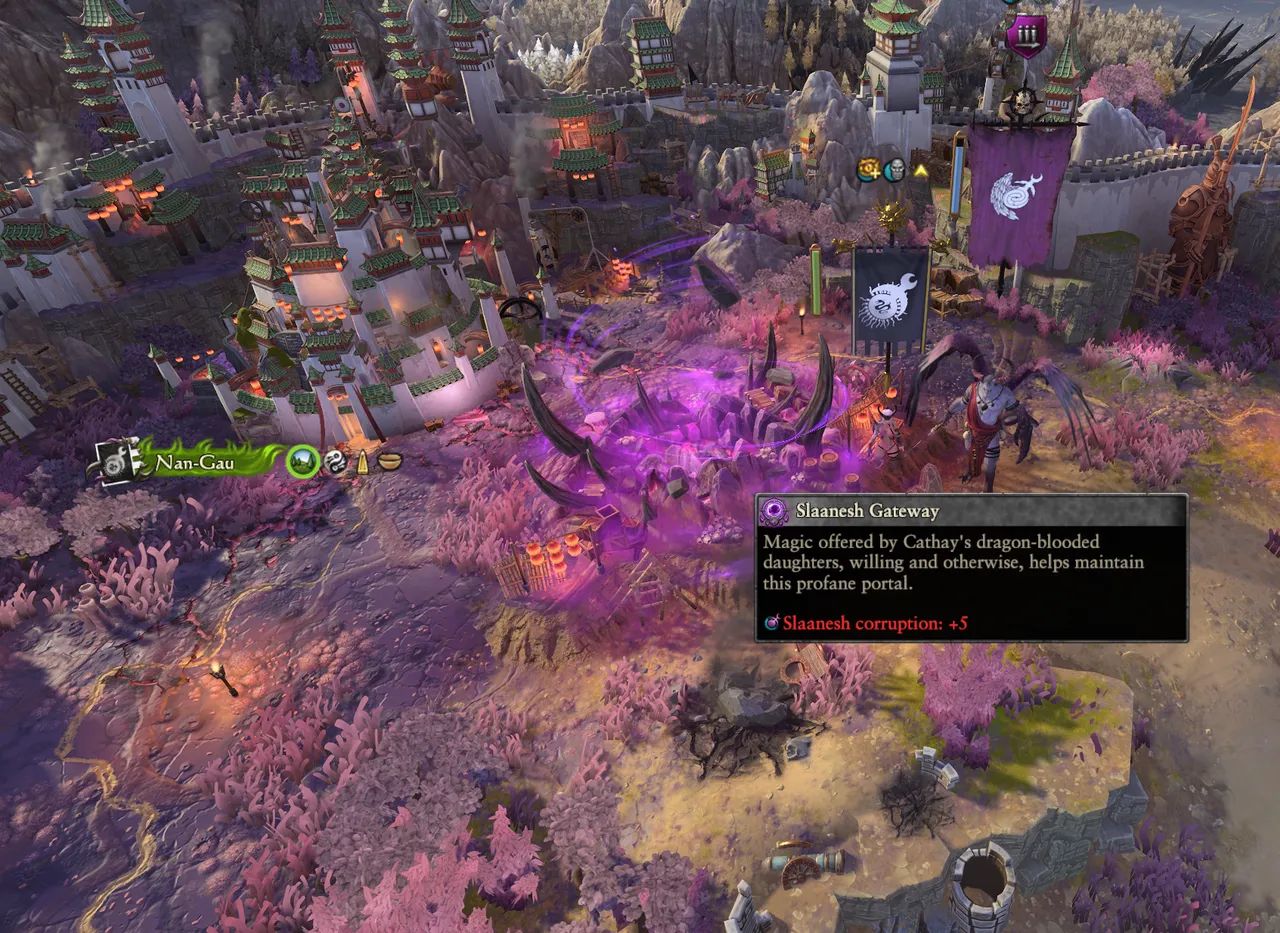
Task: Click the gear-plus replenishment effect icon
Action: [868, 171]
